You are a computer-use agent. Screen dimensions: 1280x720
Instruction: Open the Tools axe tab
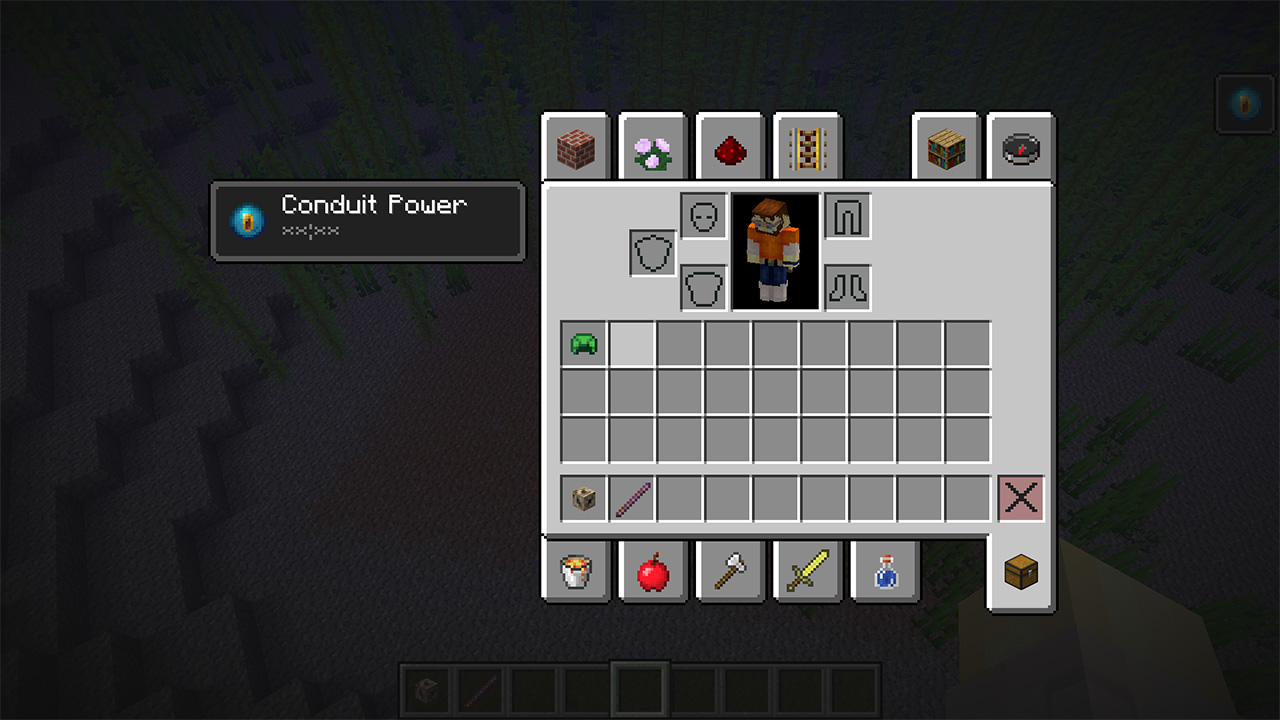click(x=730, y=573)
